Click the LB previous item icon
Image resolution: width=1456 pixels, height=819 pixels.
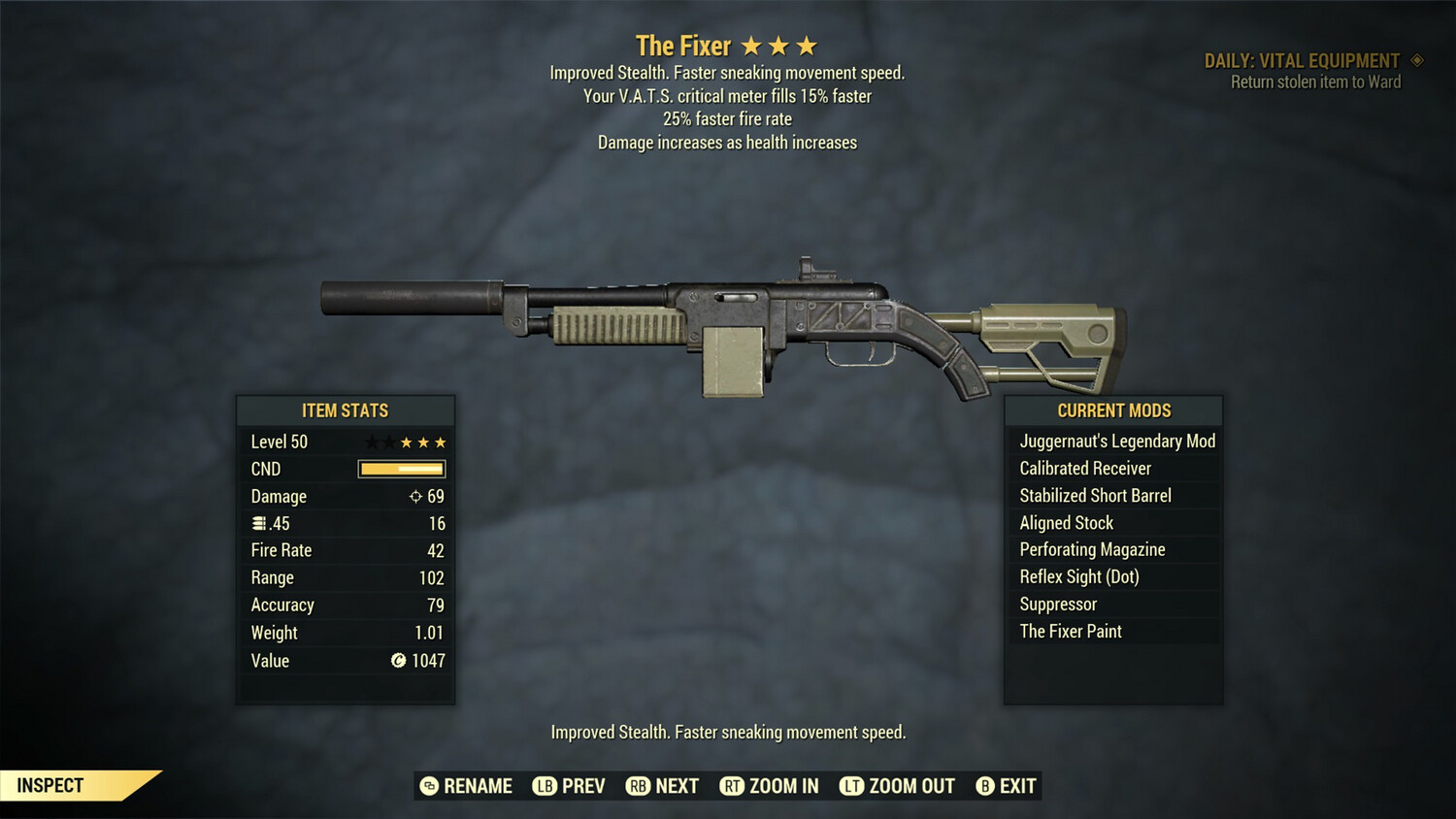click(x=546, y=786)
